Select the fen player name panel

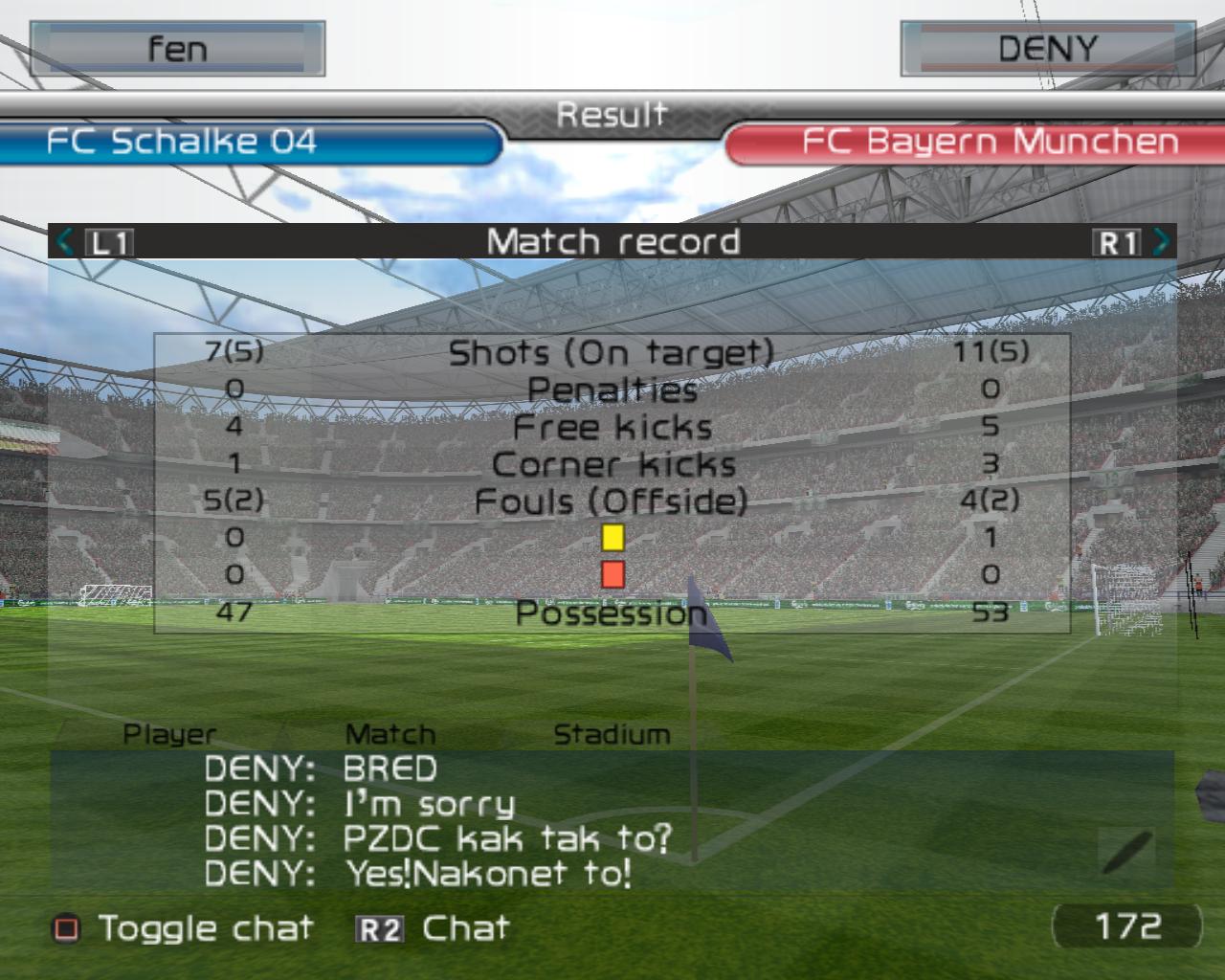pyautogui.click(x=177, y=49)
